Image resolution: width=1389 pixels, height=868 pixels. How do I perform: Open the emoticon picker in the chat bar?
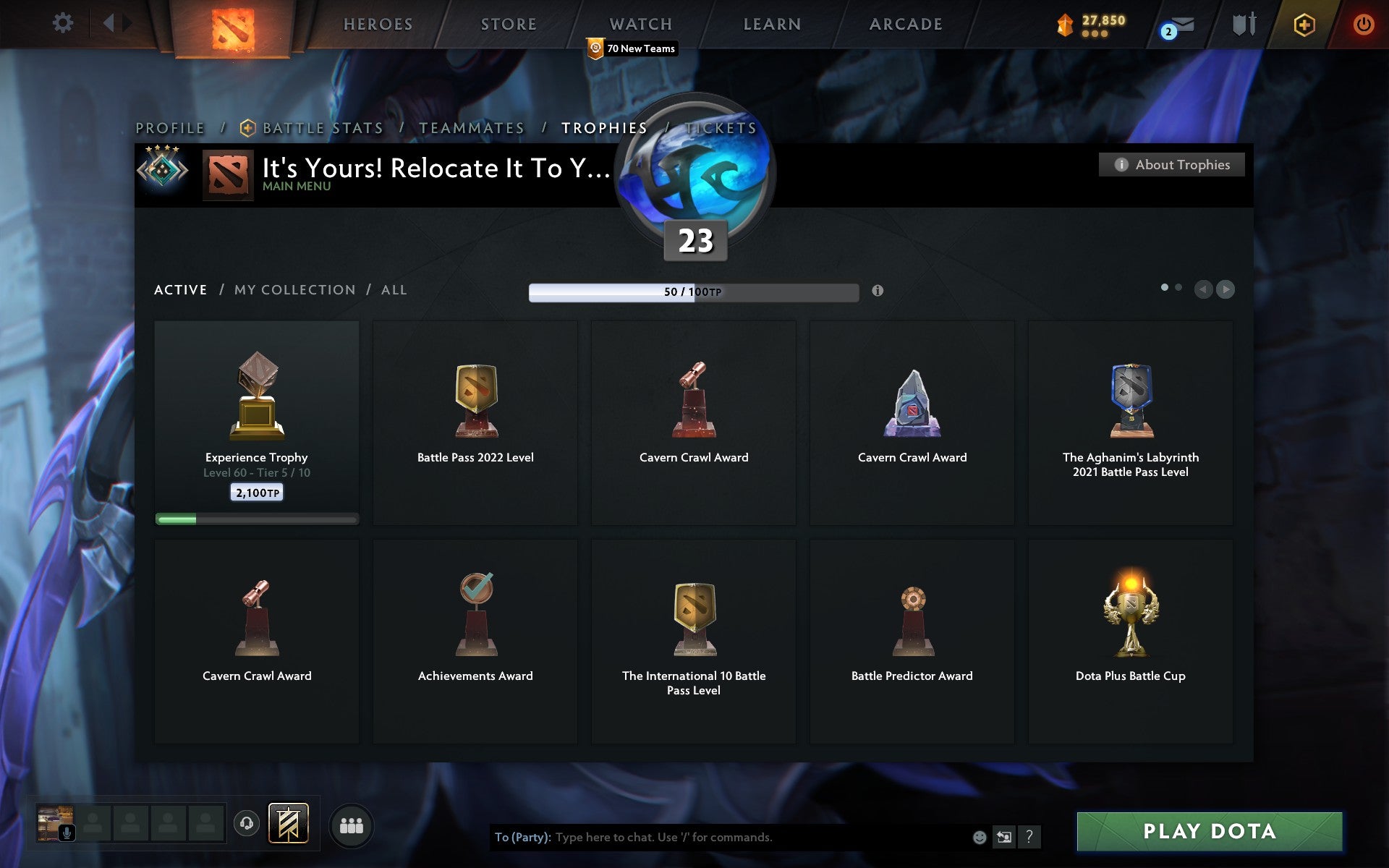pyautogui.click(x=979, y=838)
